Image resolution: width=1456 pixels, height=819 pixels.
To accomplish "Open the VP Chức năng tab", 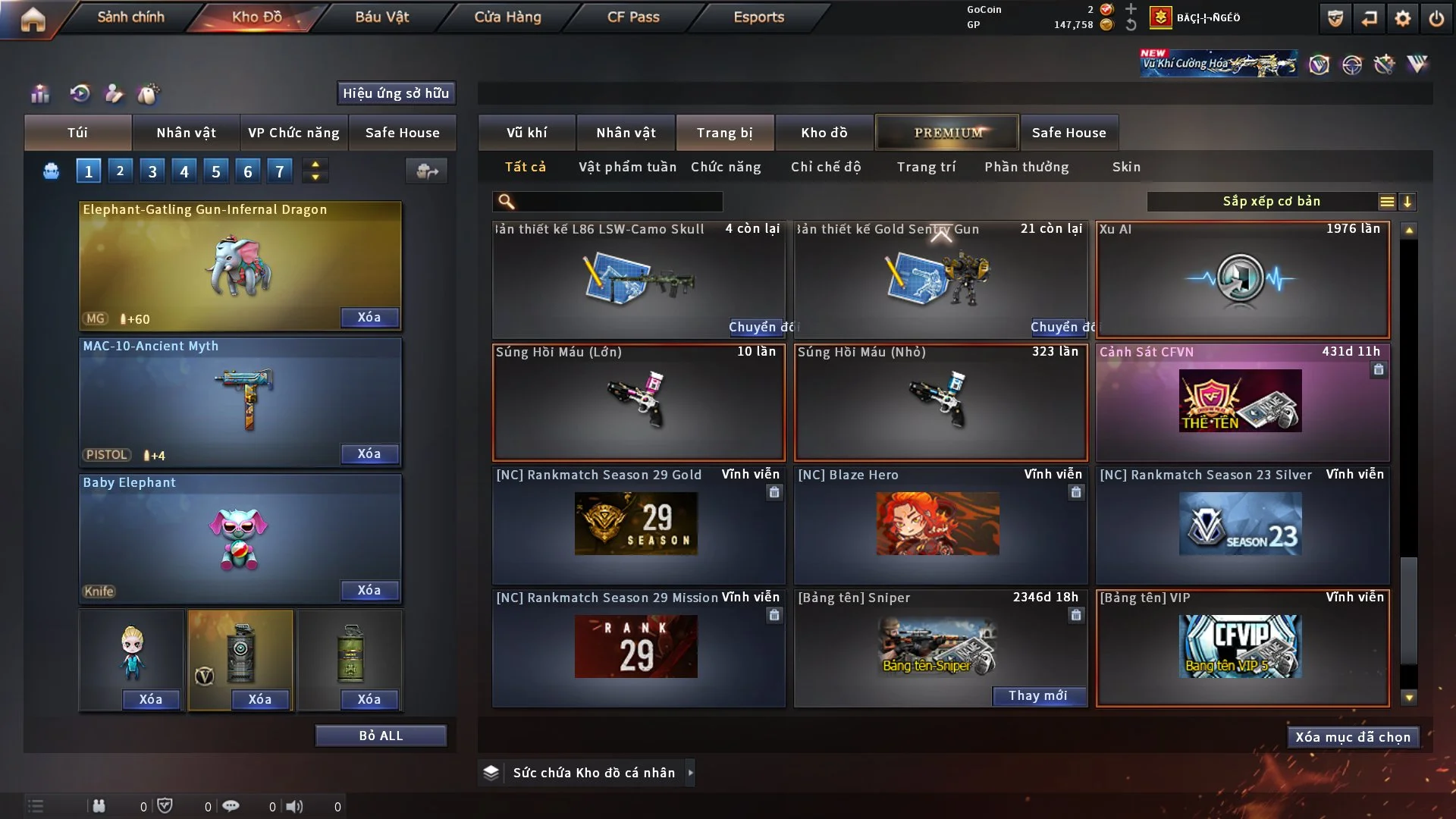I will [293, 133].
